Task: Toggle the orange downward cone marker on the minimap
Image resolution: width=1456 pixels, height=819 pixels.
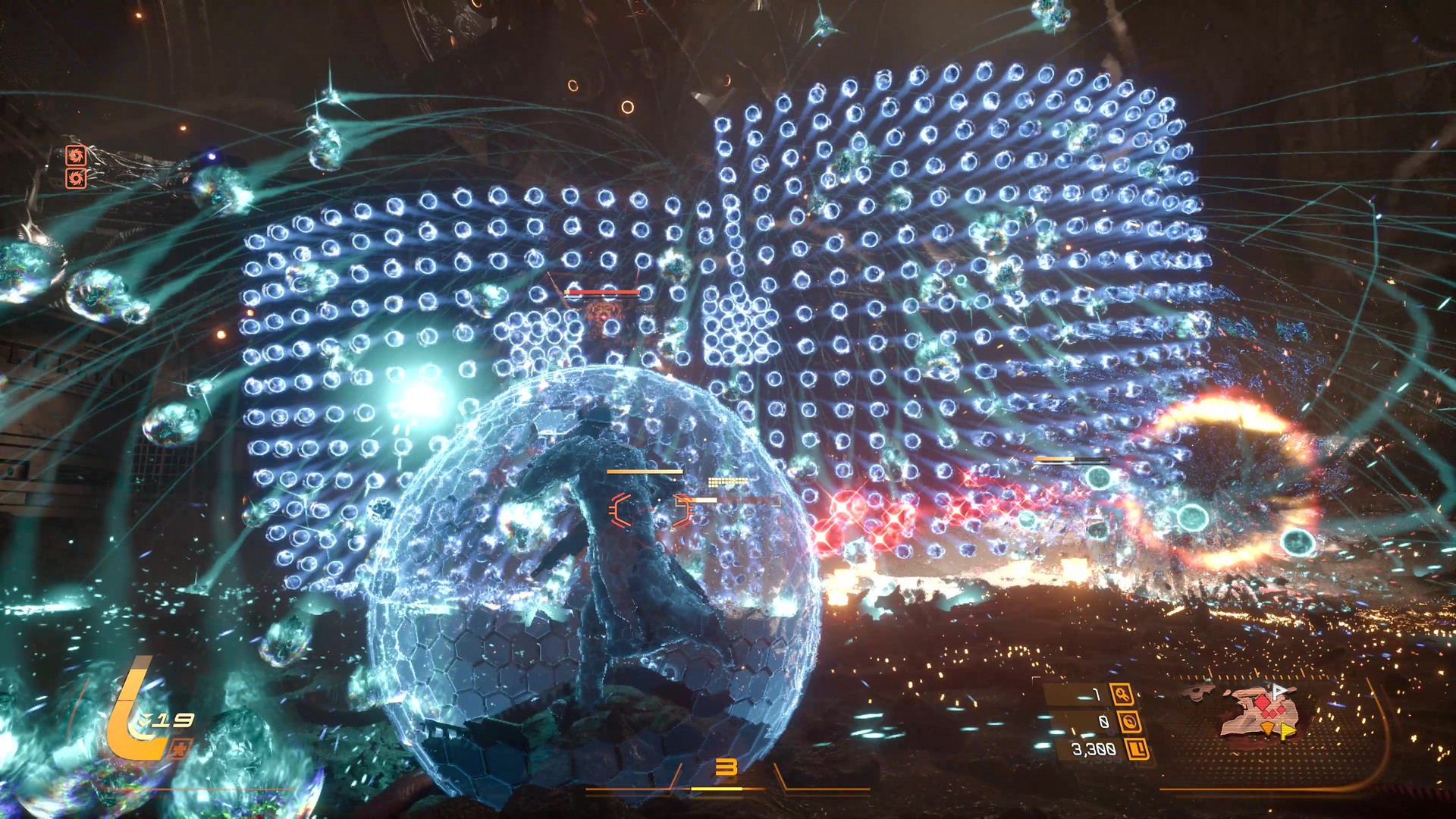Action: click(x=1267, y=727)
